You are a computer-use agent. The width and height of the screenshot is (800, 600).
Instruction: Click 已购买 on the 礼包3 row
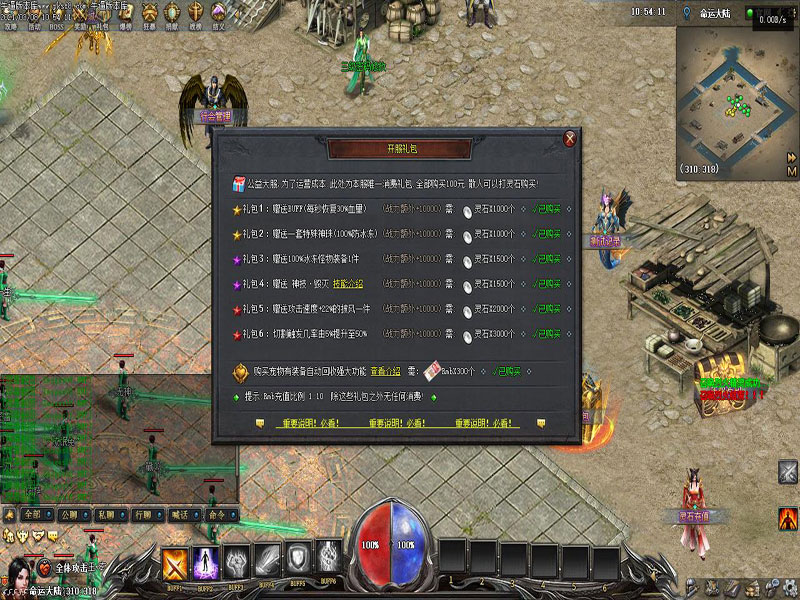click(545, 259)
